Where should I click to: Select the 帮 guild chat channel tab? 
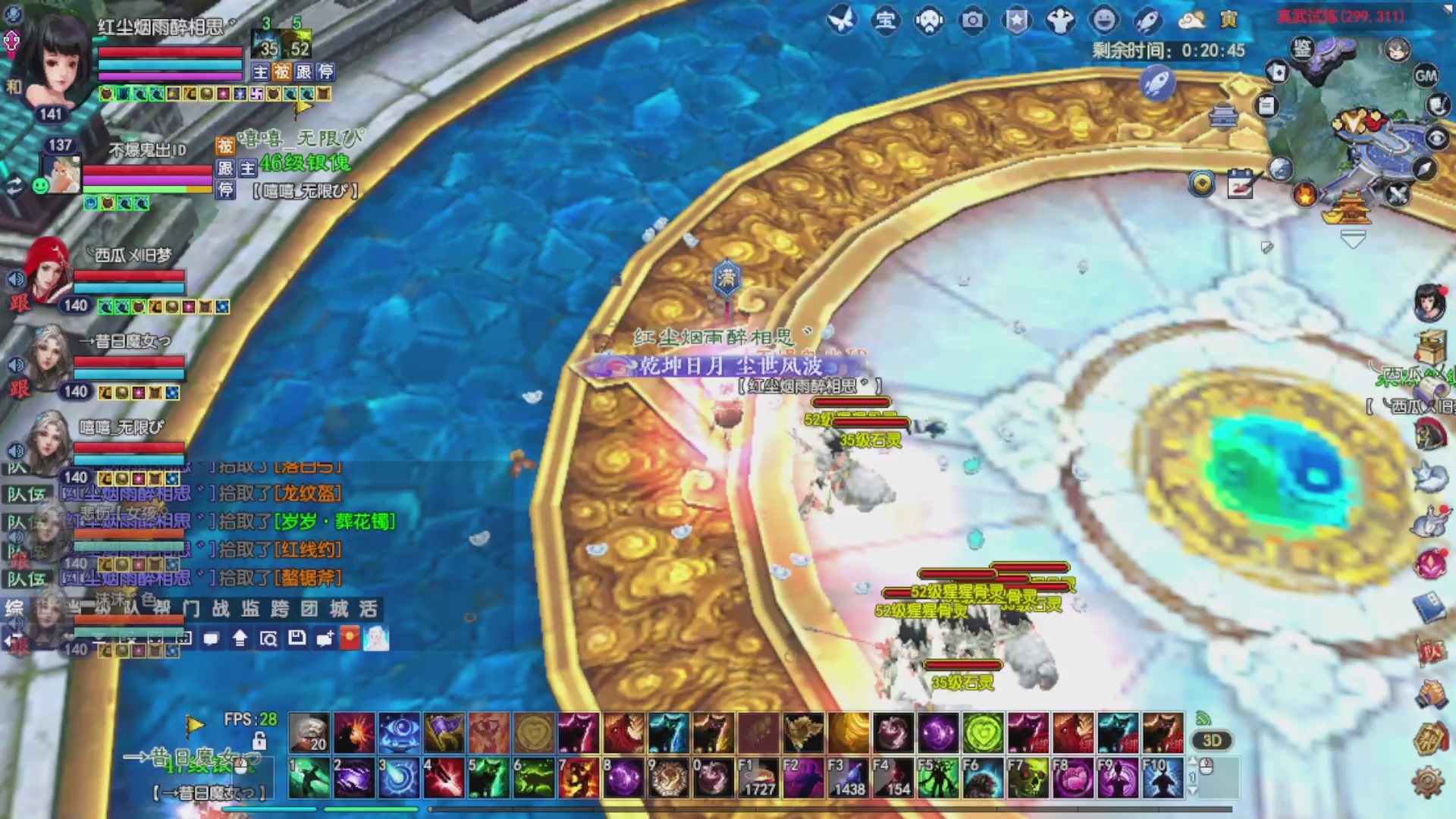(x=162, y=609)
